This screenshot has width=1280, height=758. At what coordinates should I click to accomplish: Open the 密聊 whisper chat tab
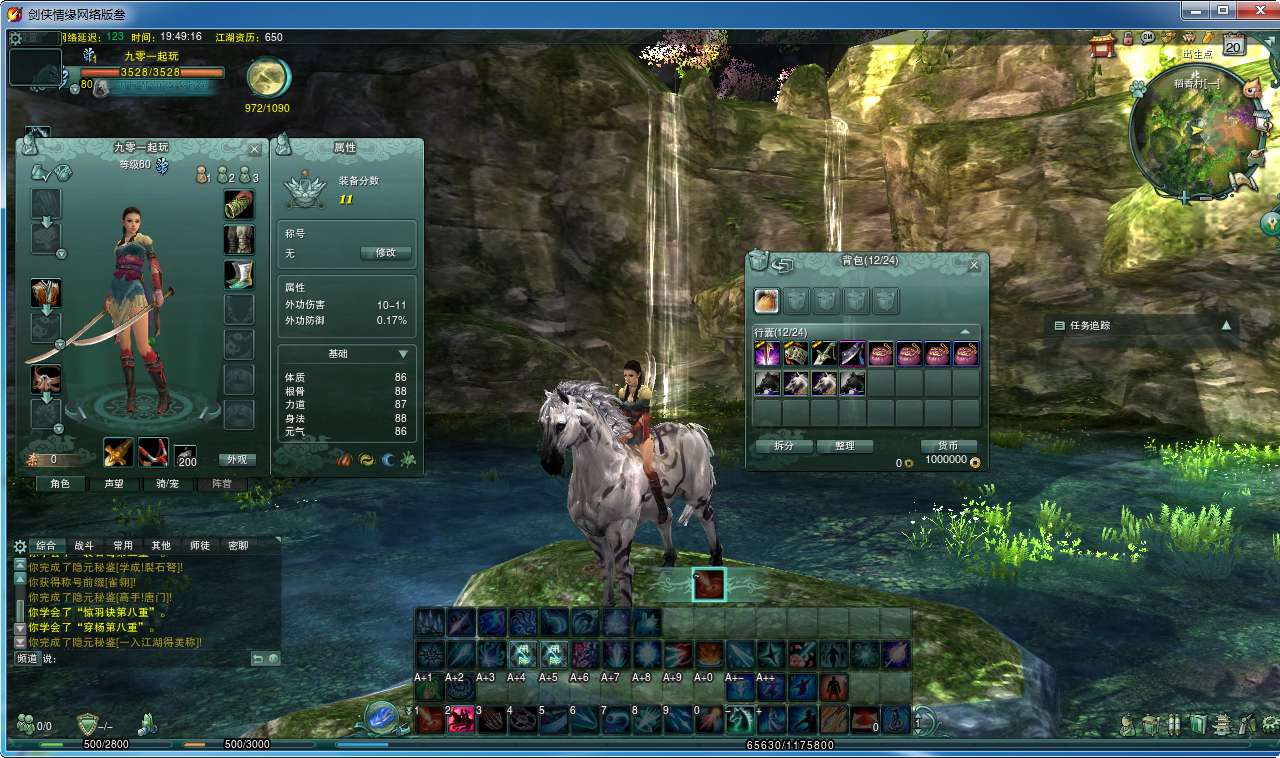tap(238, 546)
